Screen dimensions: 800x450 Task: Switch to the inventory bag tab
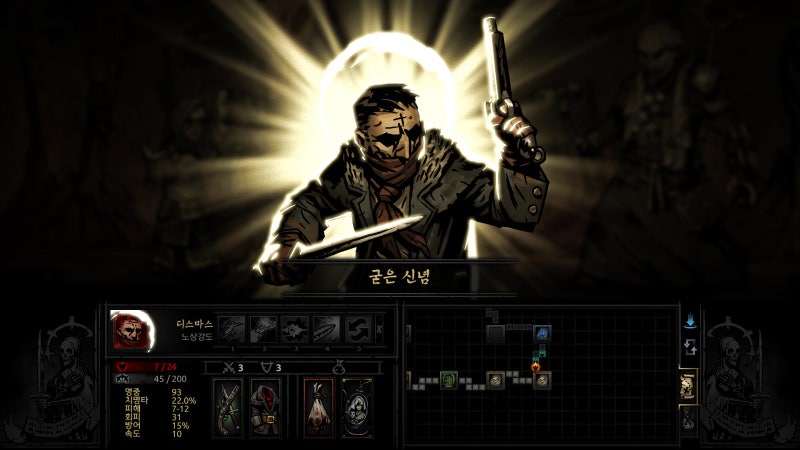(688, 420)
